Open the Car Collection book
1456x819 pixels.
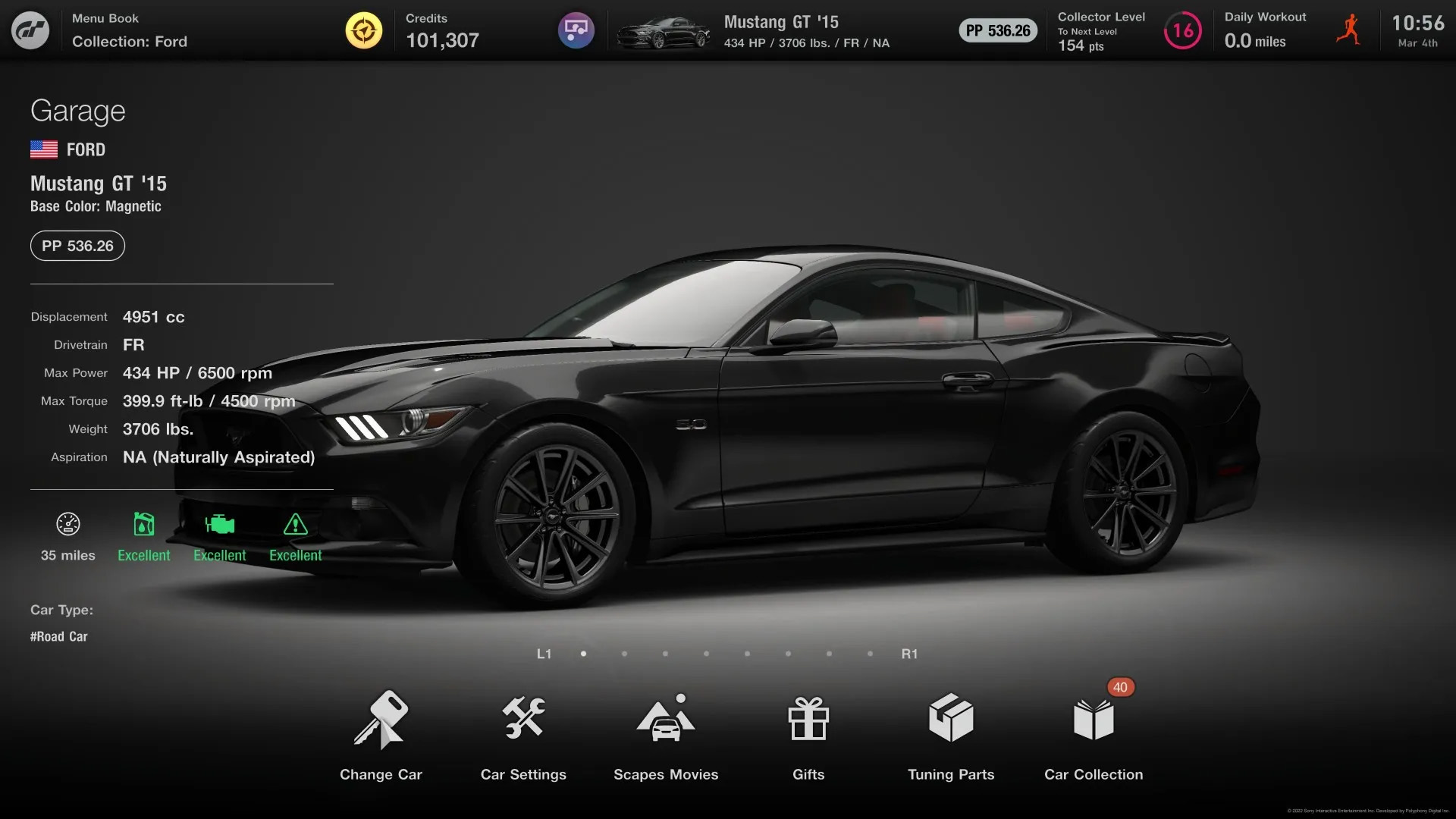pyautogui.click(x=1094, y=734)
